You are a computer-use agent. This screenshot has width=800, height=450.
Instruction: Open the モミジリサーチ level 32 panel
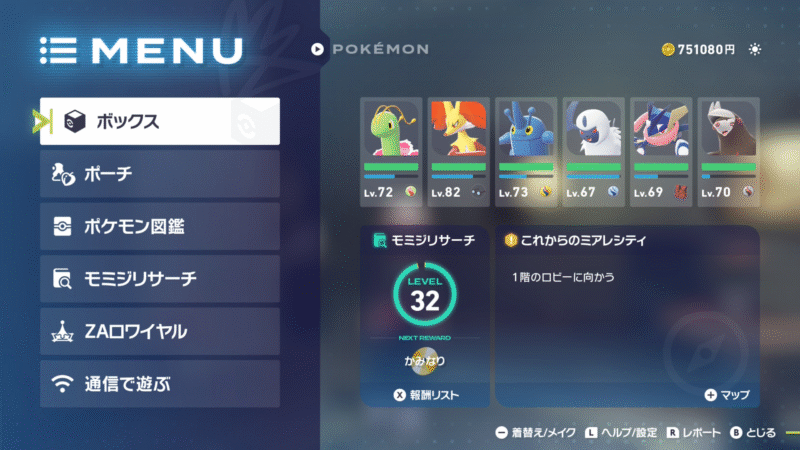[x=425, y=305]
